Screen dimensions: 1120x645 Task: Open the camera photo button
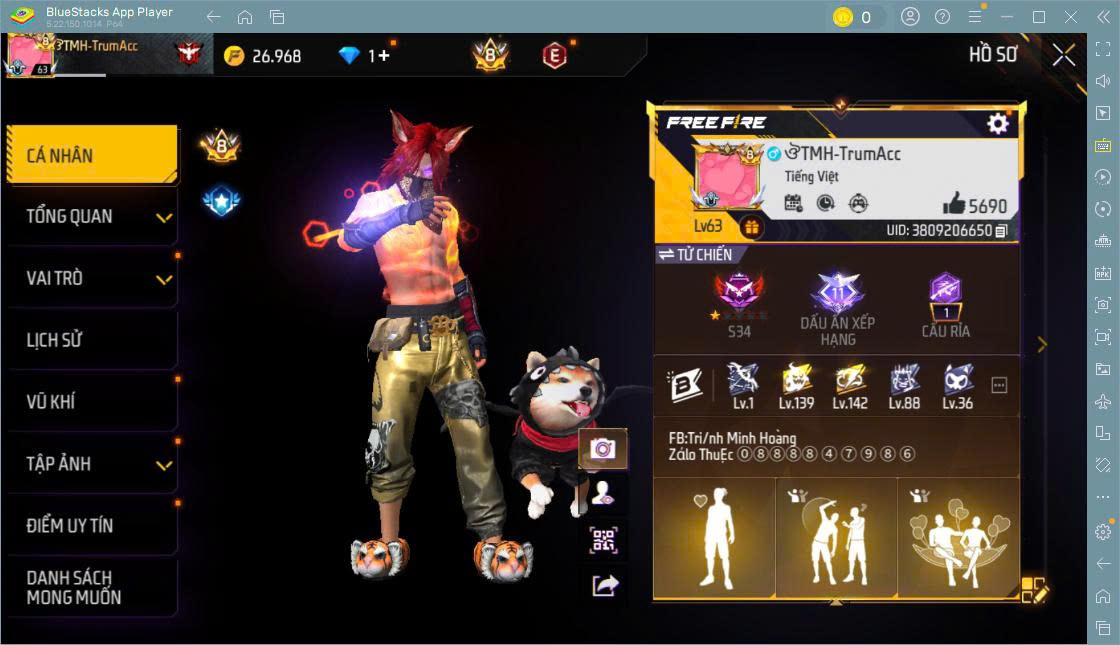click(x=603, y=449)
